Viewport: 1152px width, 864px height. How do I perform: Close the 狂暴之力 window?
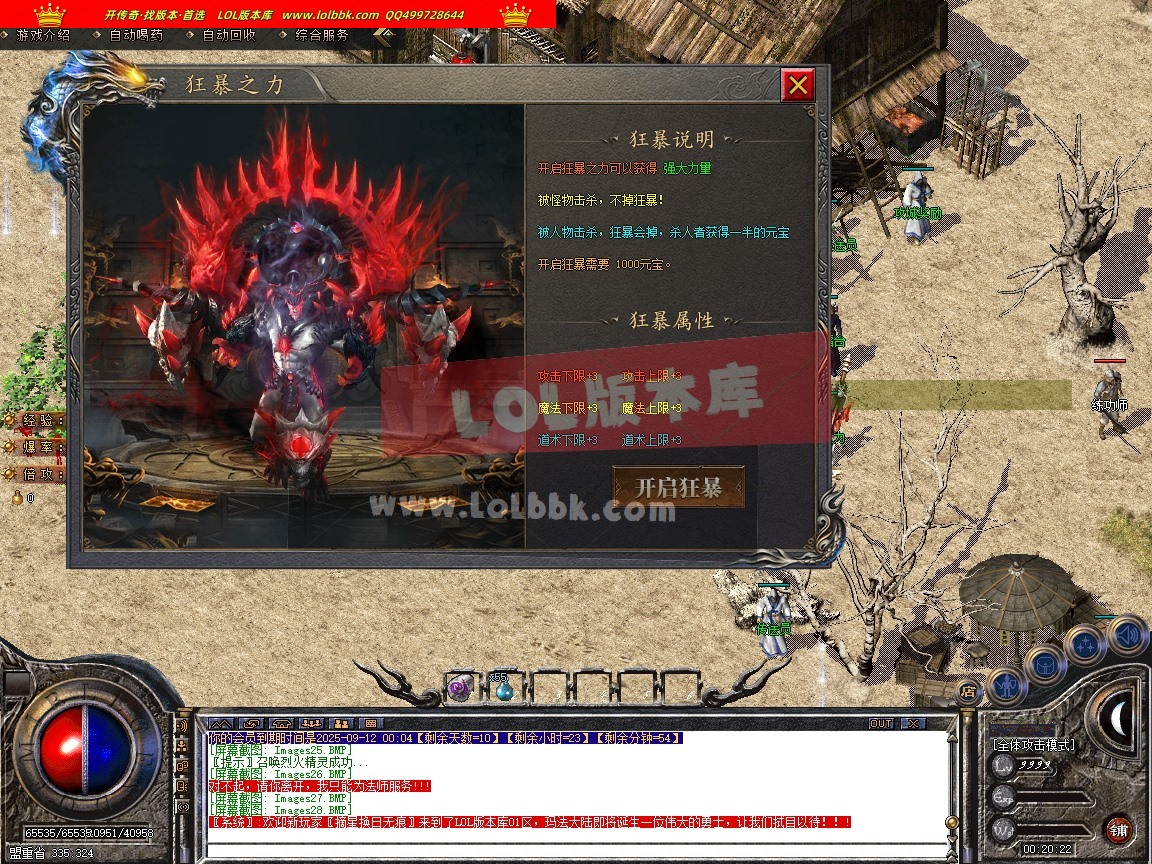coord(797,86)
